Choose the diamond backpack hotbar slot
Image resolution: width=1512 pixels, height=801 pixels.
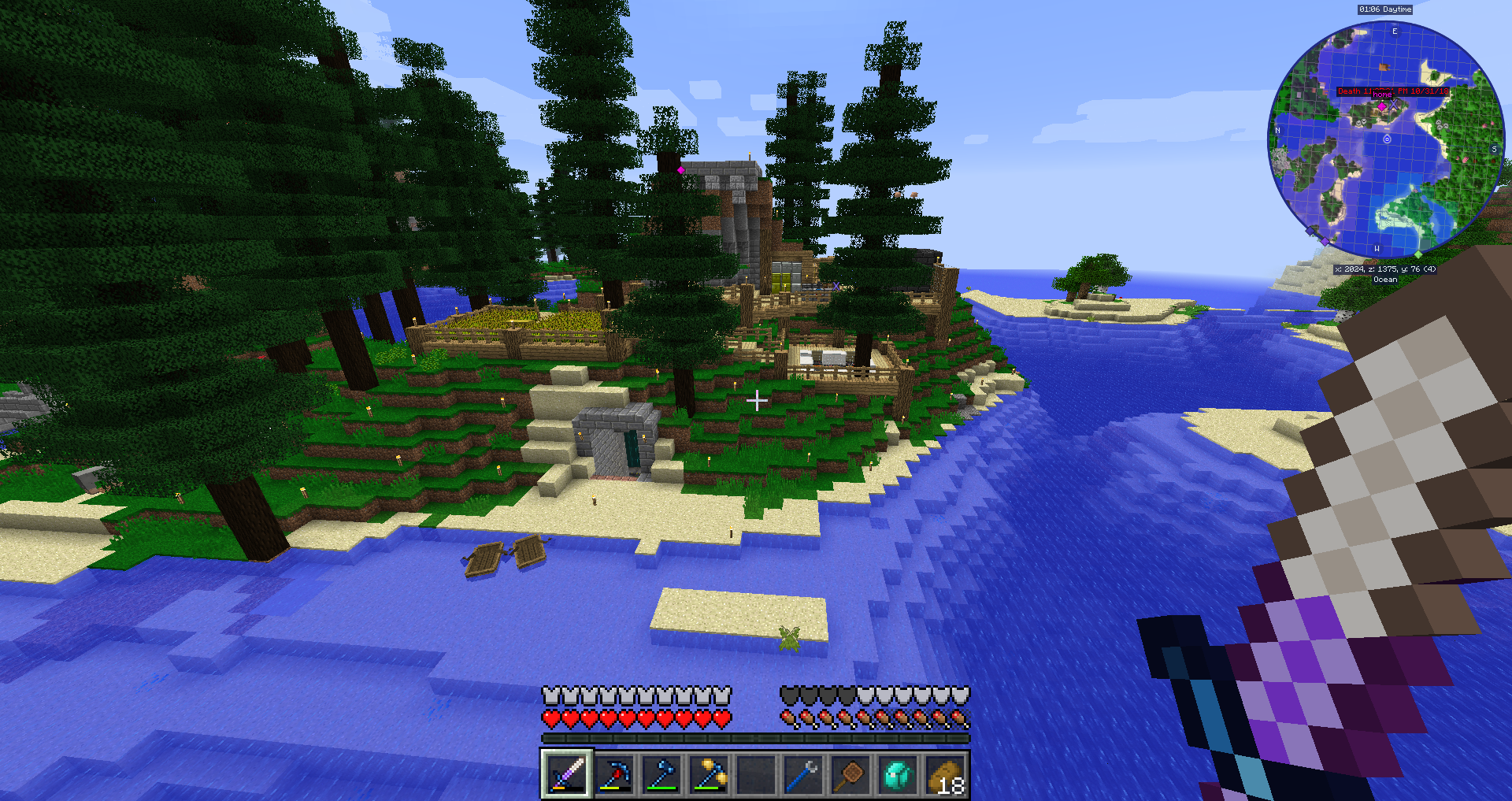tap(898, 775)
